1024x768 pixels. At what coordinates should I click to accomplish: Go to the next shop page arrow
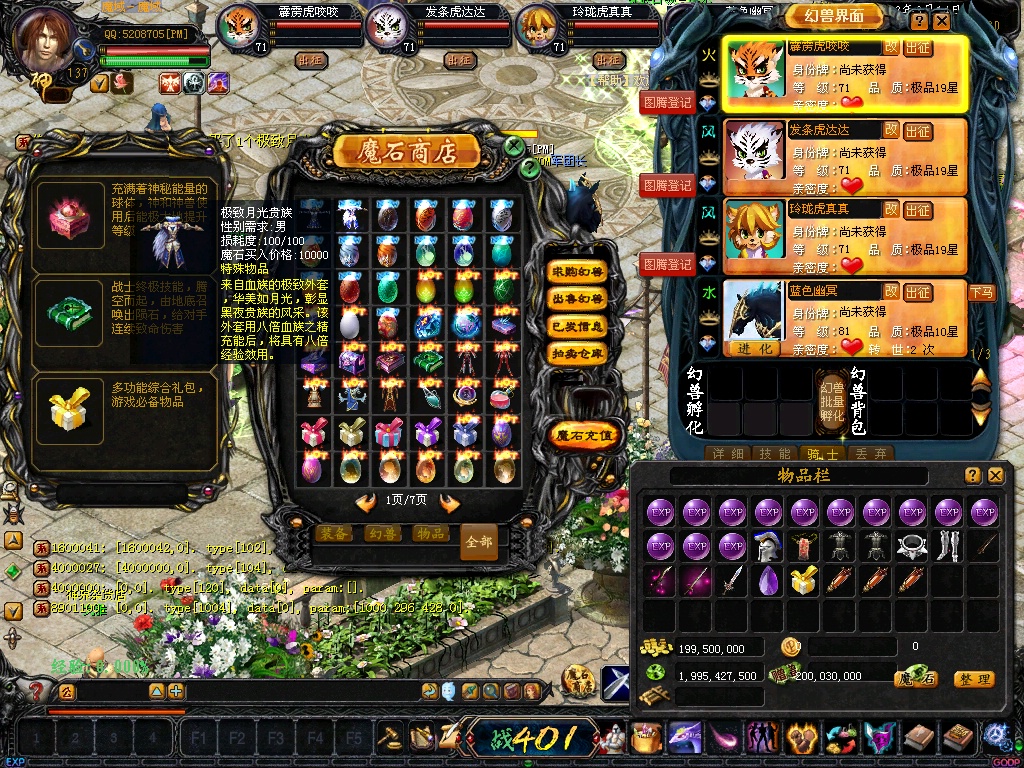(x=450, y=502)
